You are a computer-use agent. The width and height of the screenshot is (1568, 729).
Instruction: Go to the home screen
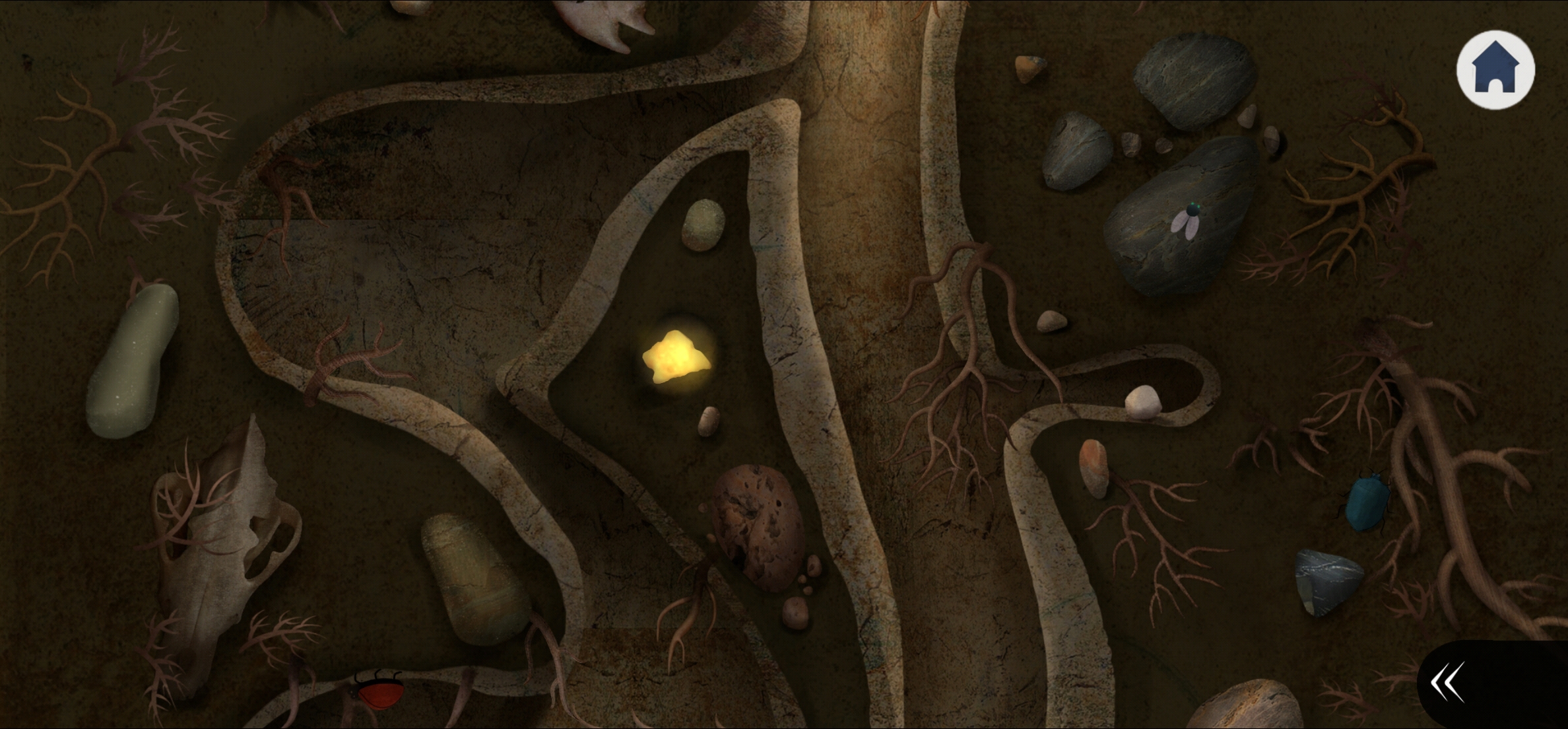click(x=1495, y=69)
